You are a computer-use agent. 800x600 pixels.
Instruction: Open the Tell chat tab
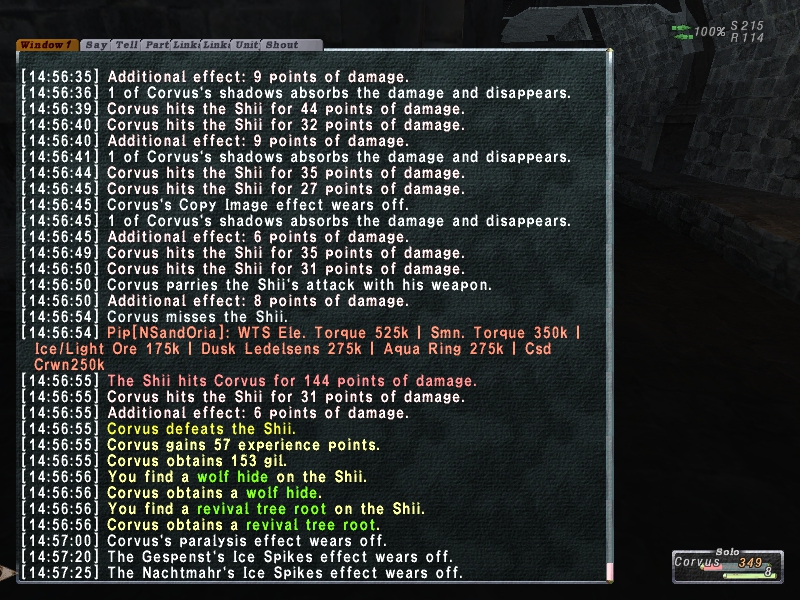pos(126,45)
